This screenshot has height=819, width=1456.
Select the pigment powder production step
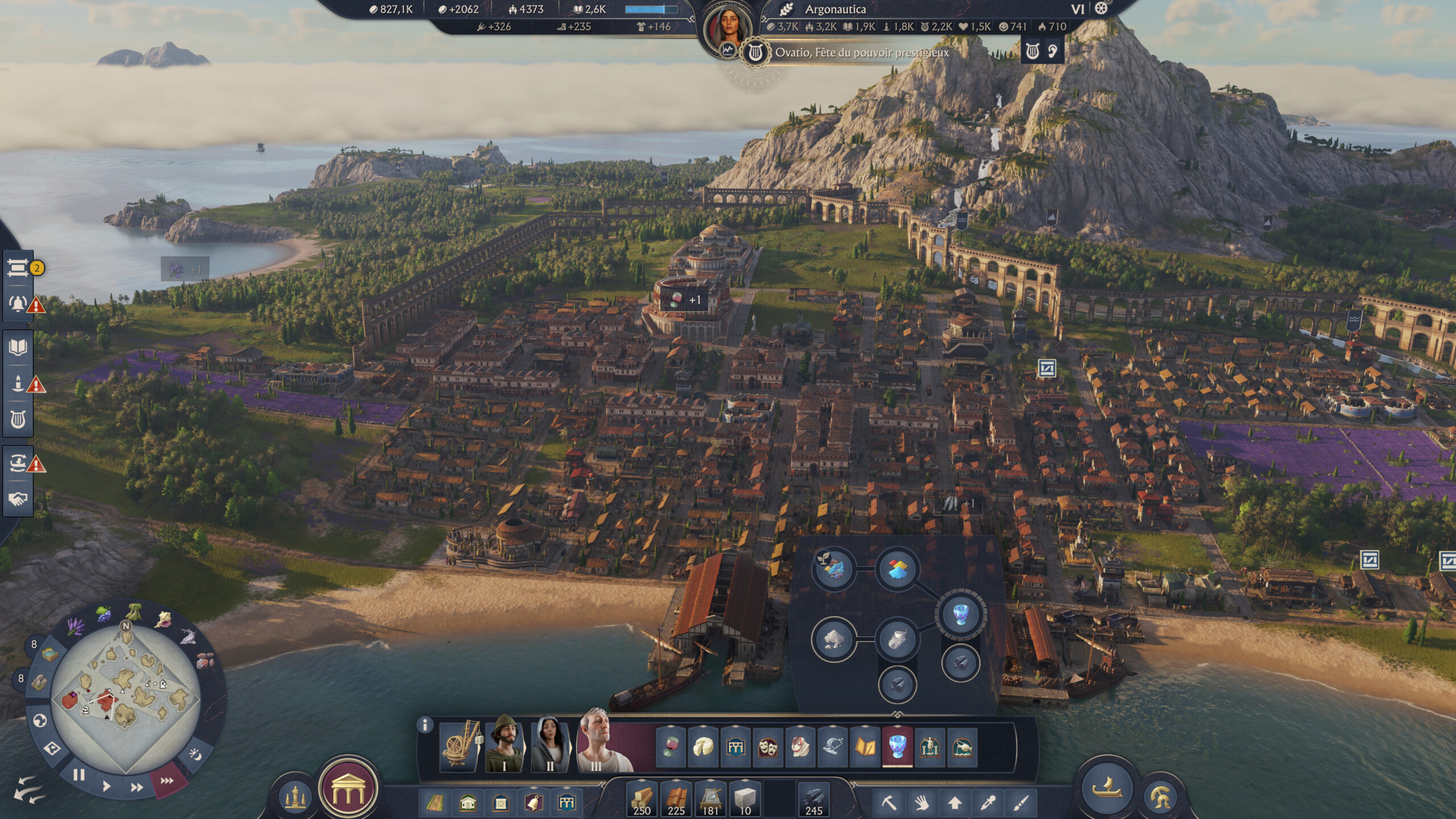897,569
